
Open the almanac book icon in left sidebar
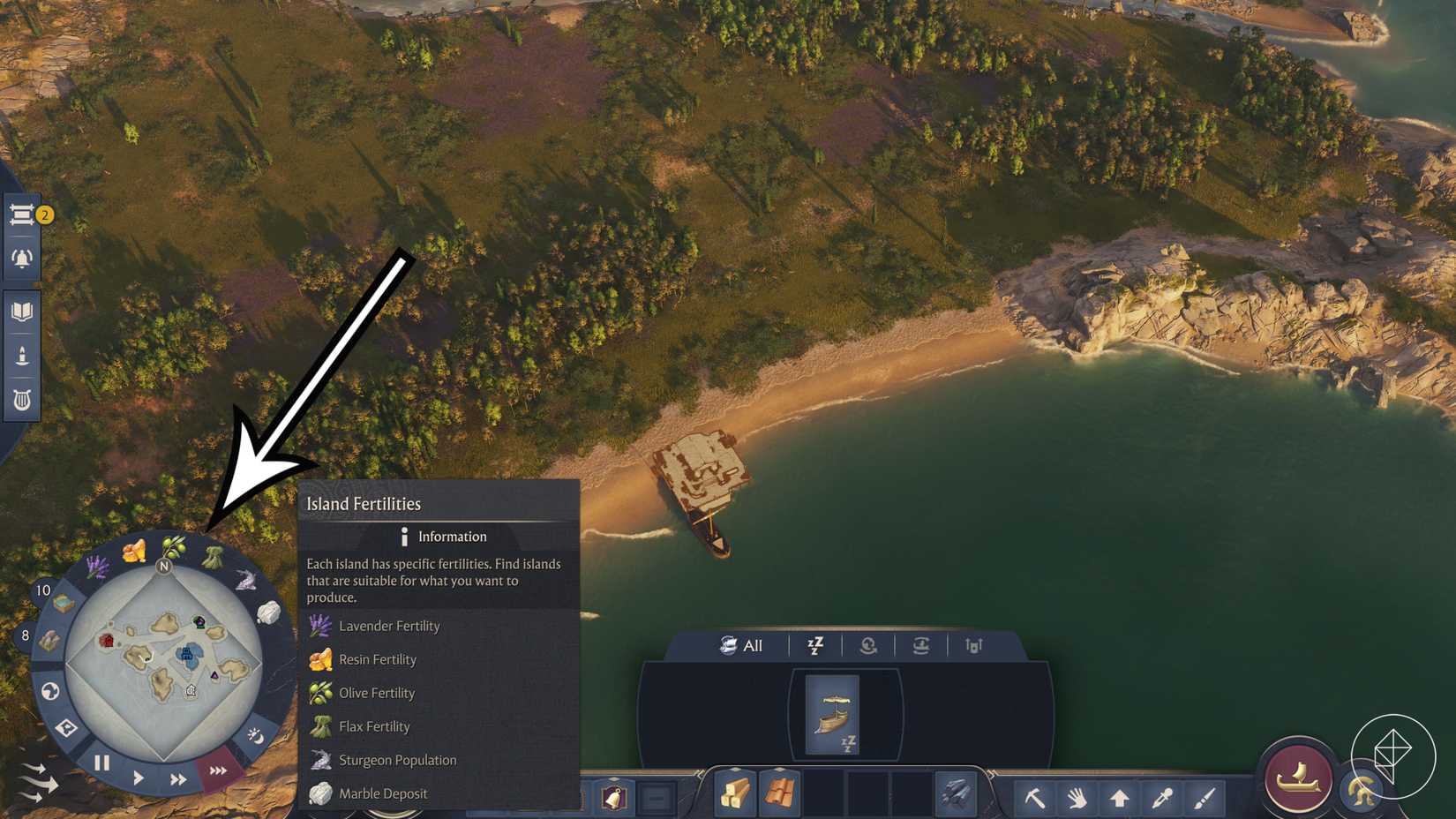22,309
